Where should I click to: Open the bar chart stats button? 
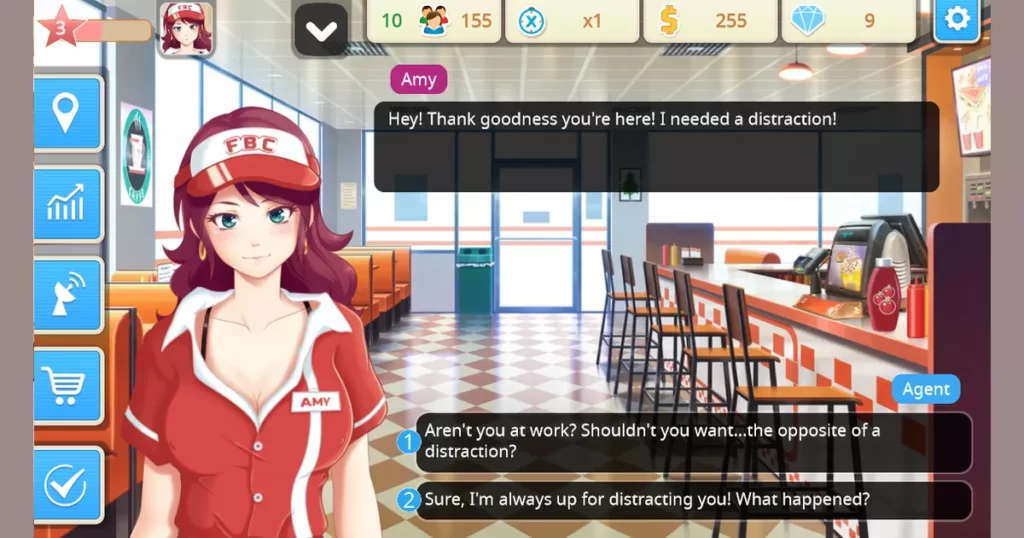(x=67, y=204)
